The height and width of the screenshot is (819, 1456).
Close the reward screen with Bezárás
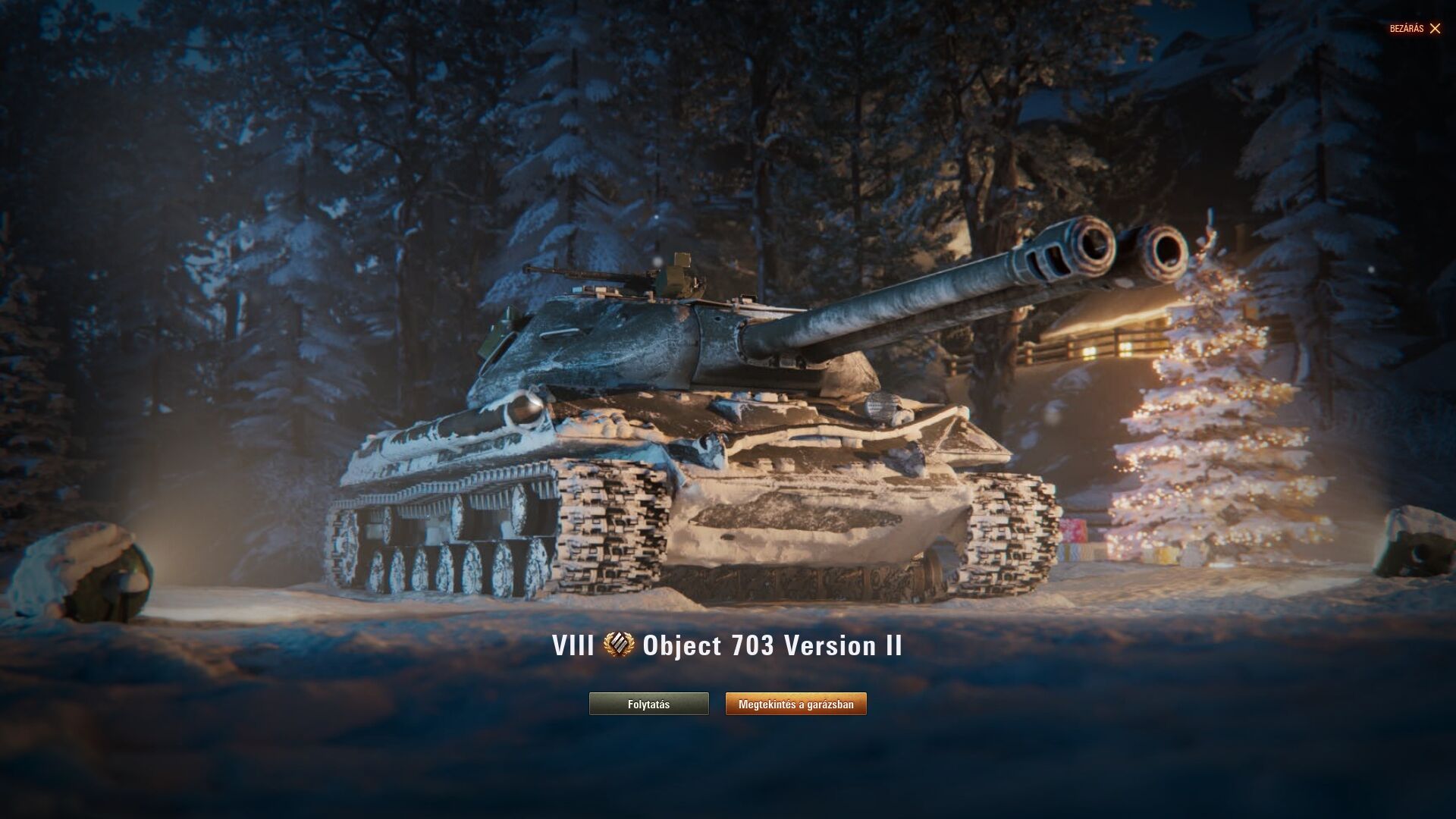(1415, 29)
